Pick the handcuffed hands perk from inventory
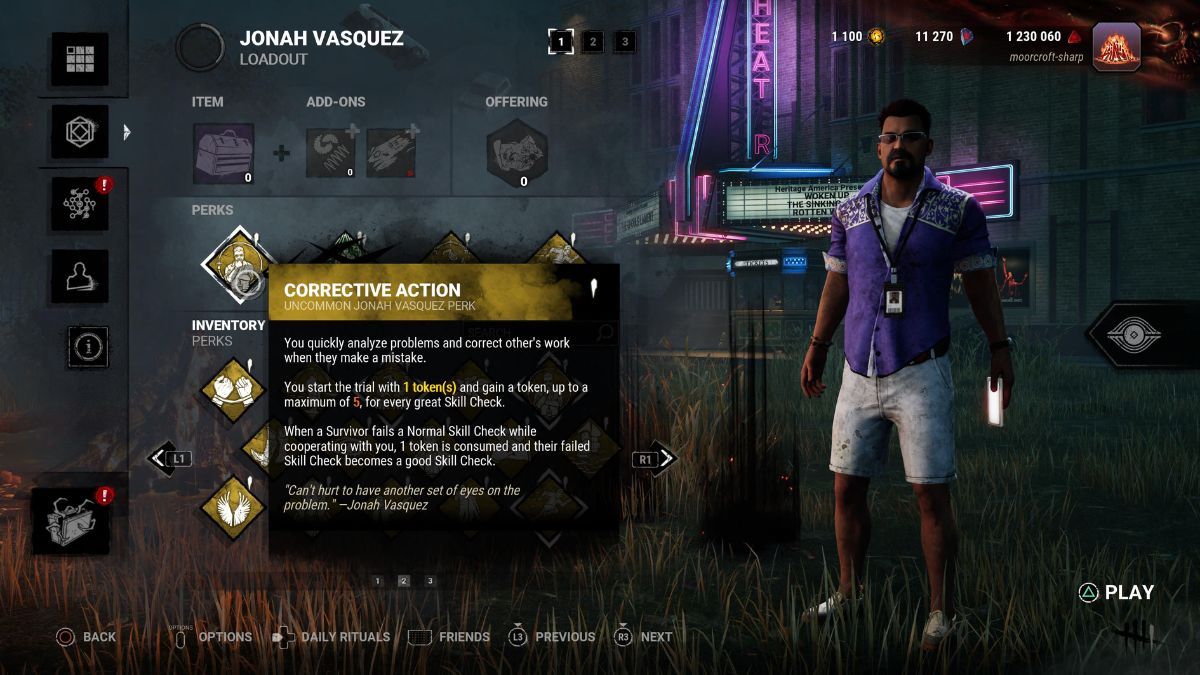This screenshot has height=675, width=1200. click(x=233, y=391)
